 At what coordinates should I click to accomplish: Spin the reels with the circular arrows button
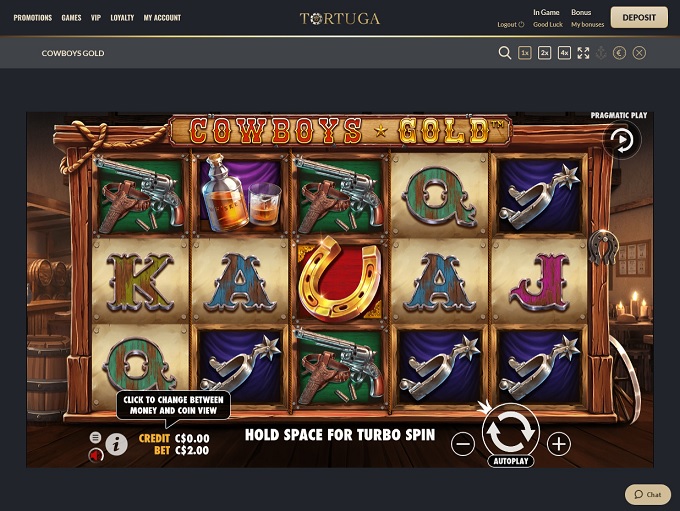pos(510,431)
